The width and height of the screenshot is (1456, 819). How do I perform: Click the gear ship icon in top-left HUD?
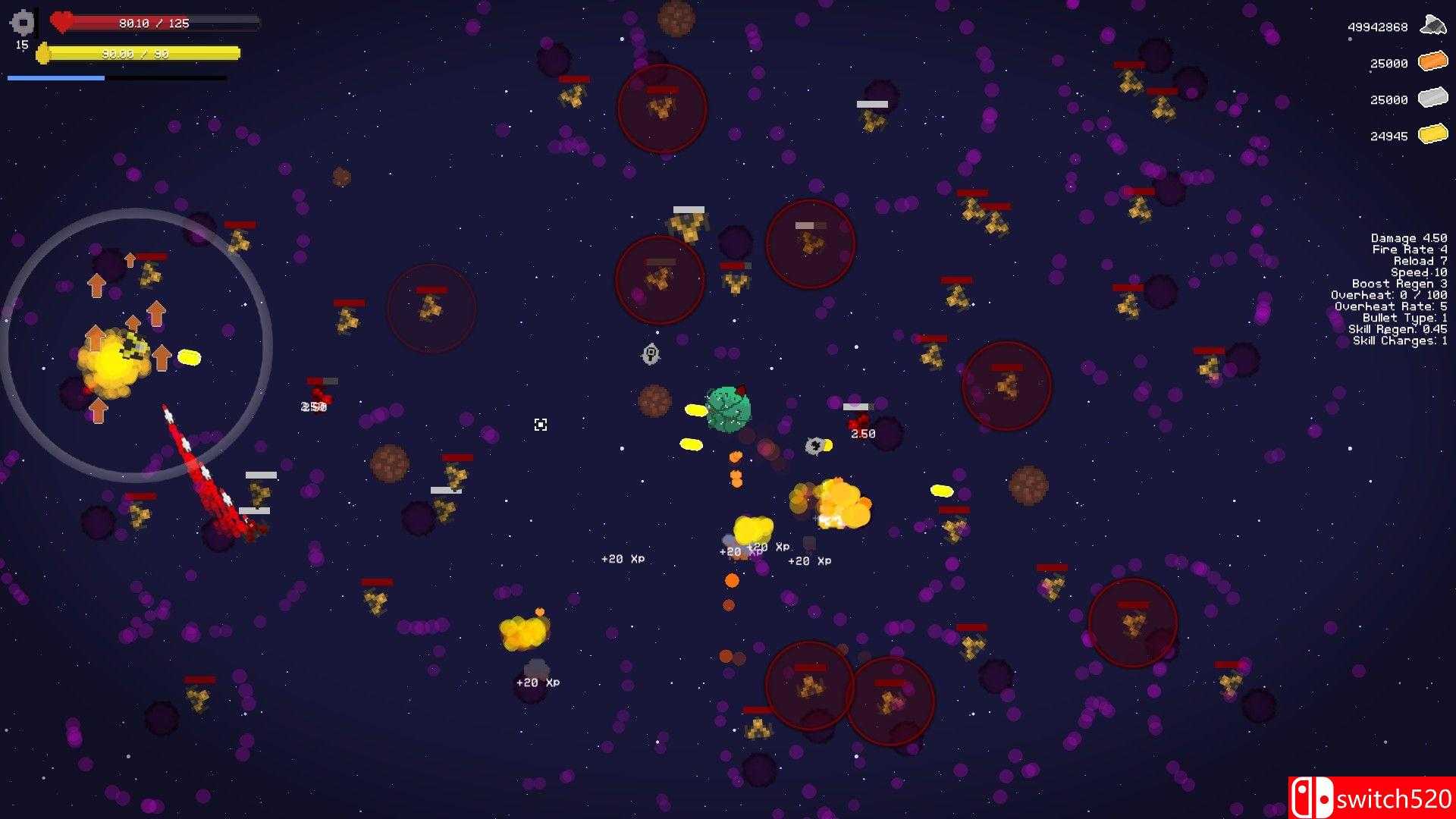[22, 23]
